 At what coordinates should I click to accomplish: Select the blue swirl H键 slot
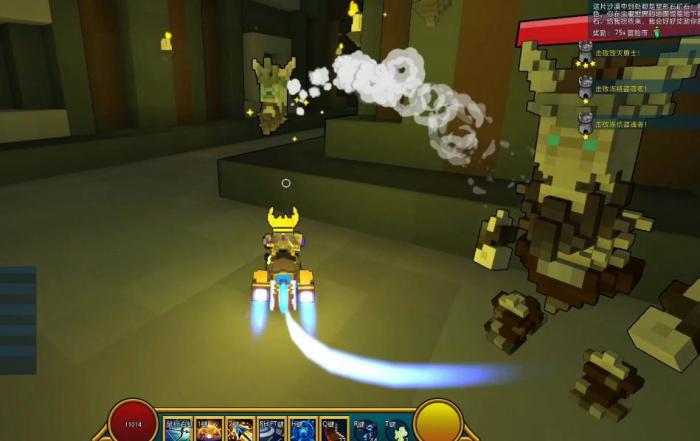[x=302, y=430]
